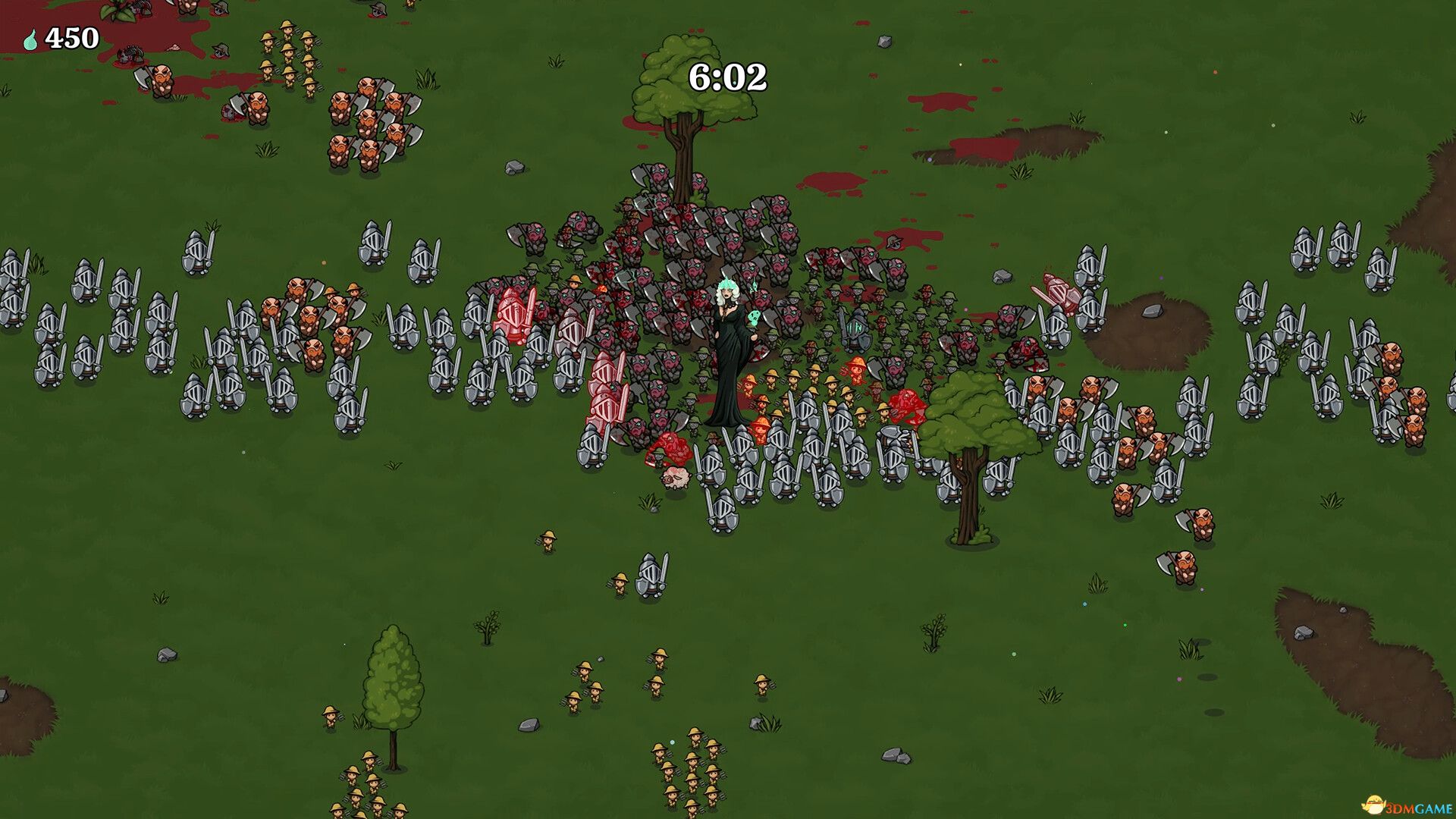Screen dimensions: 1456x819
Task: Click the teal soul flame resource icon
Action: pos(30,36)
